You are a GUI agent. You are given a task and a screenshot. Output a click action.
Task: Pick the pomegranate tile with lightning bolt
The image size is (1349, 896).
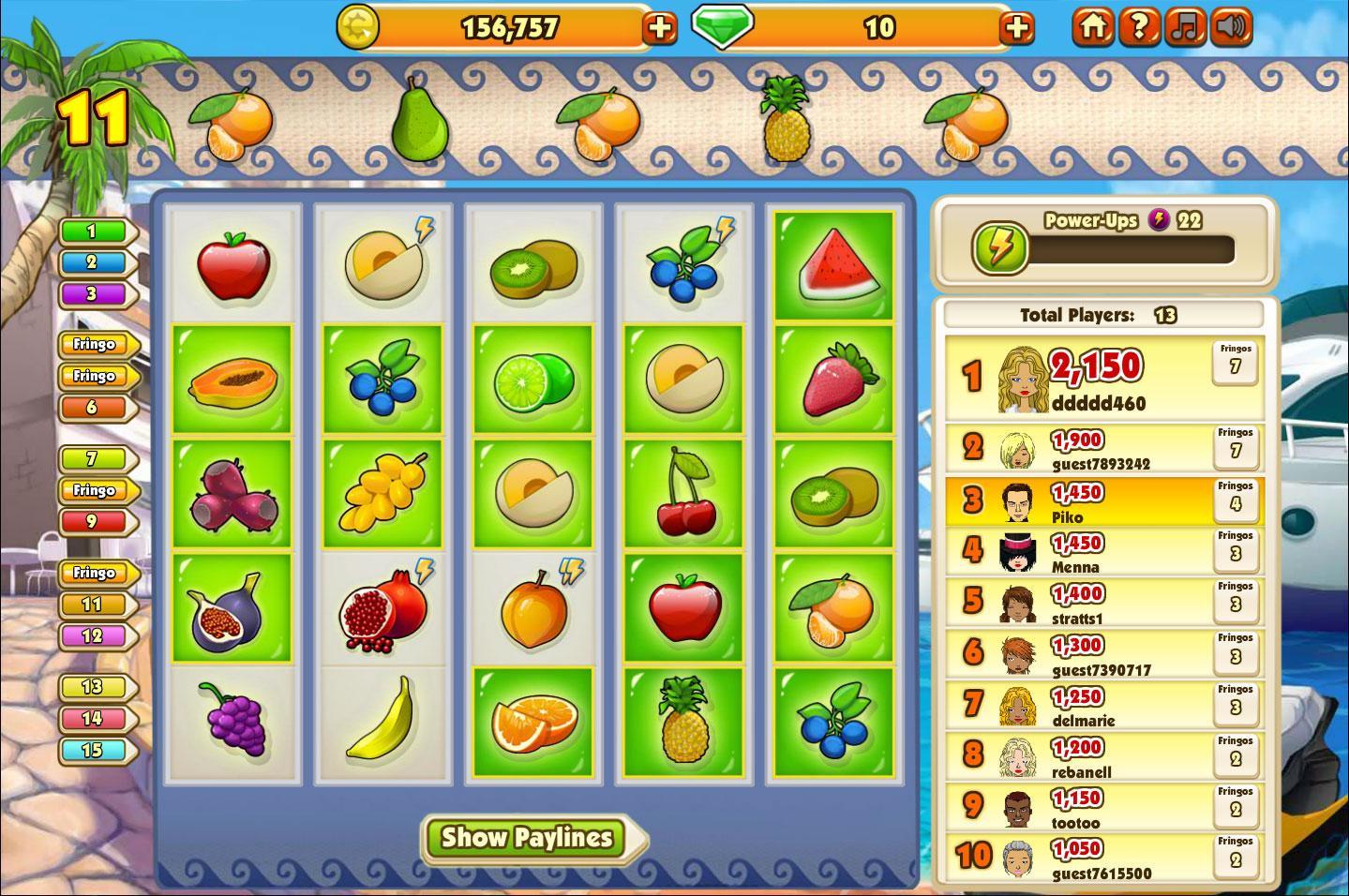coord(382,608)
